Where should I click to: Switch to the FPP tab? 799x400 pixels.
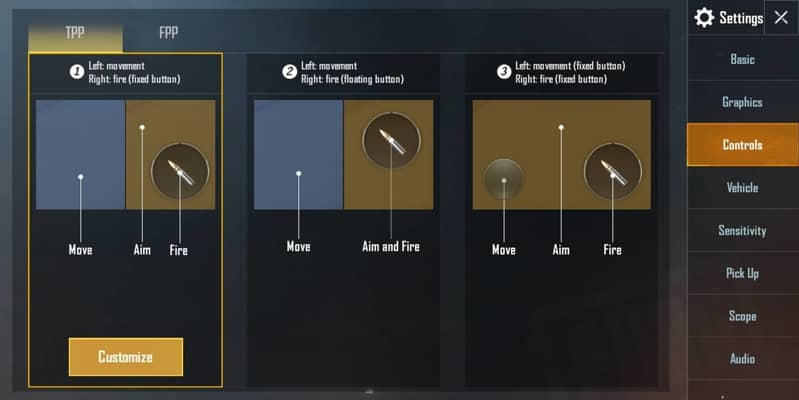(168, 32)
